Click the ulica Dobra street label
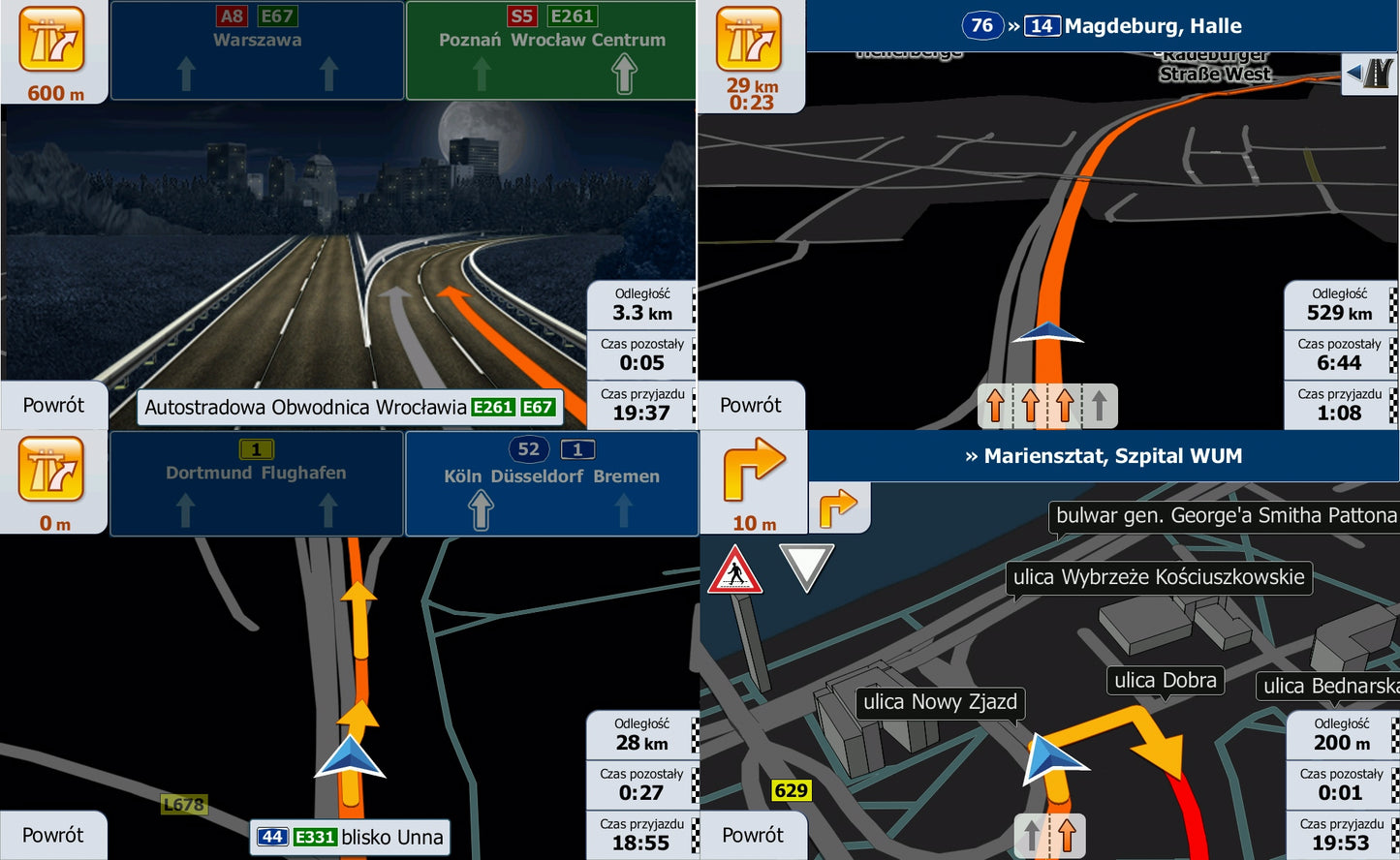Image resolution: width=1400 pixels, height=860 pixels. click(1165, 681)
